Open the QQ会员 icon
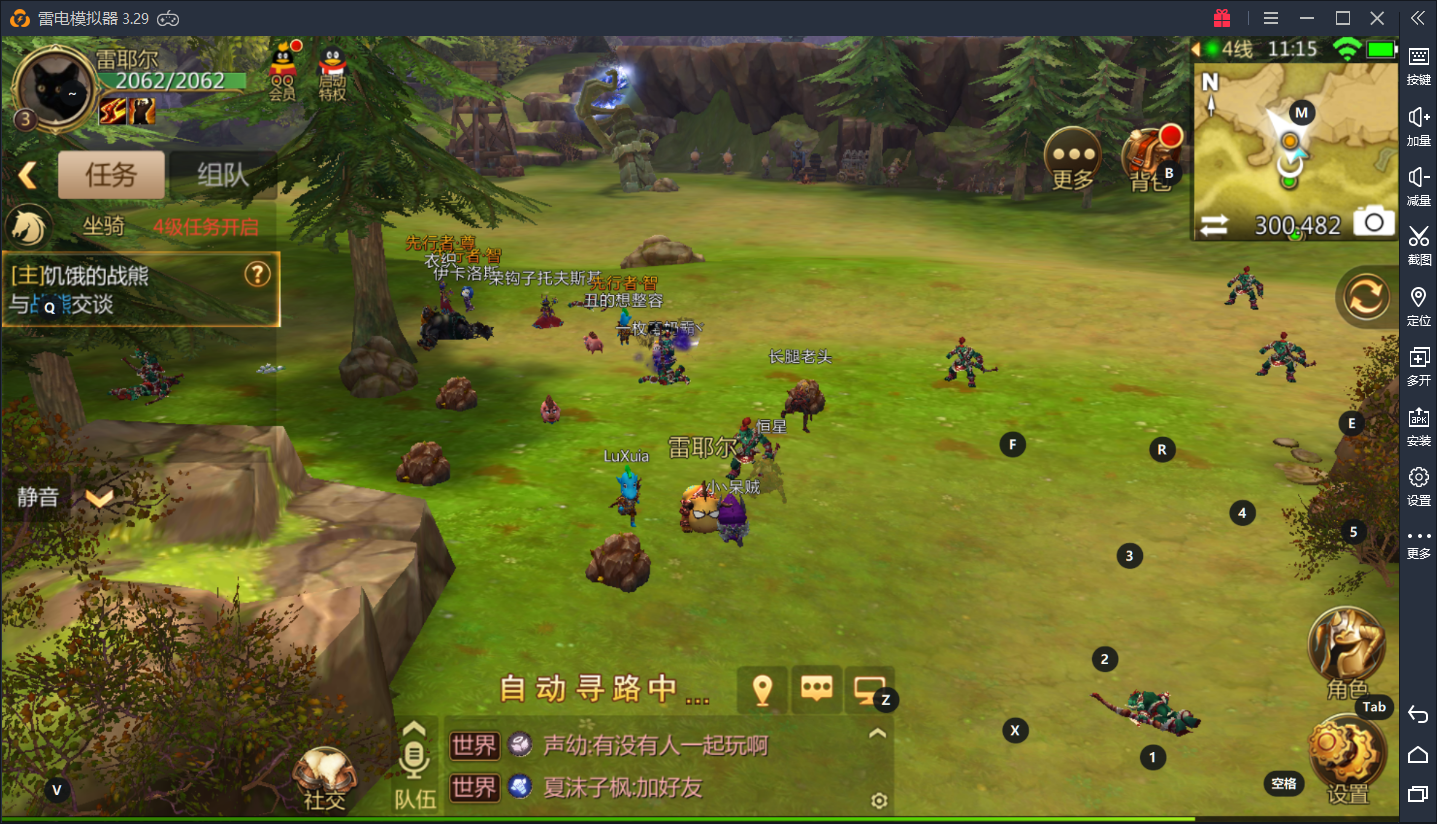Viewport: 1437px width, 824px height. pos(283,71)
